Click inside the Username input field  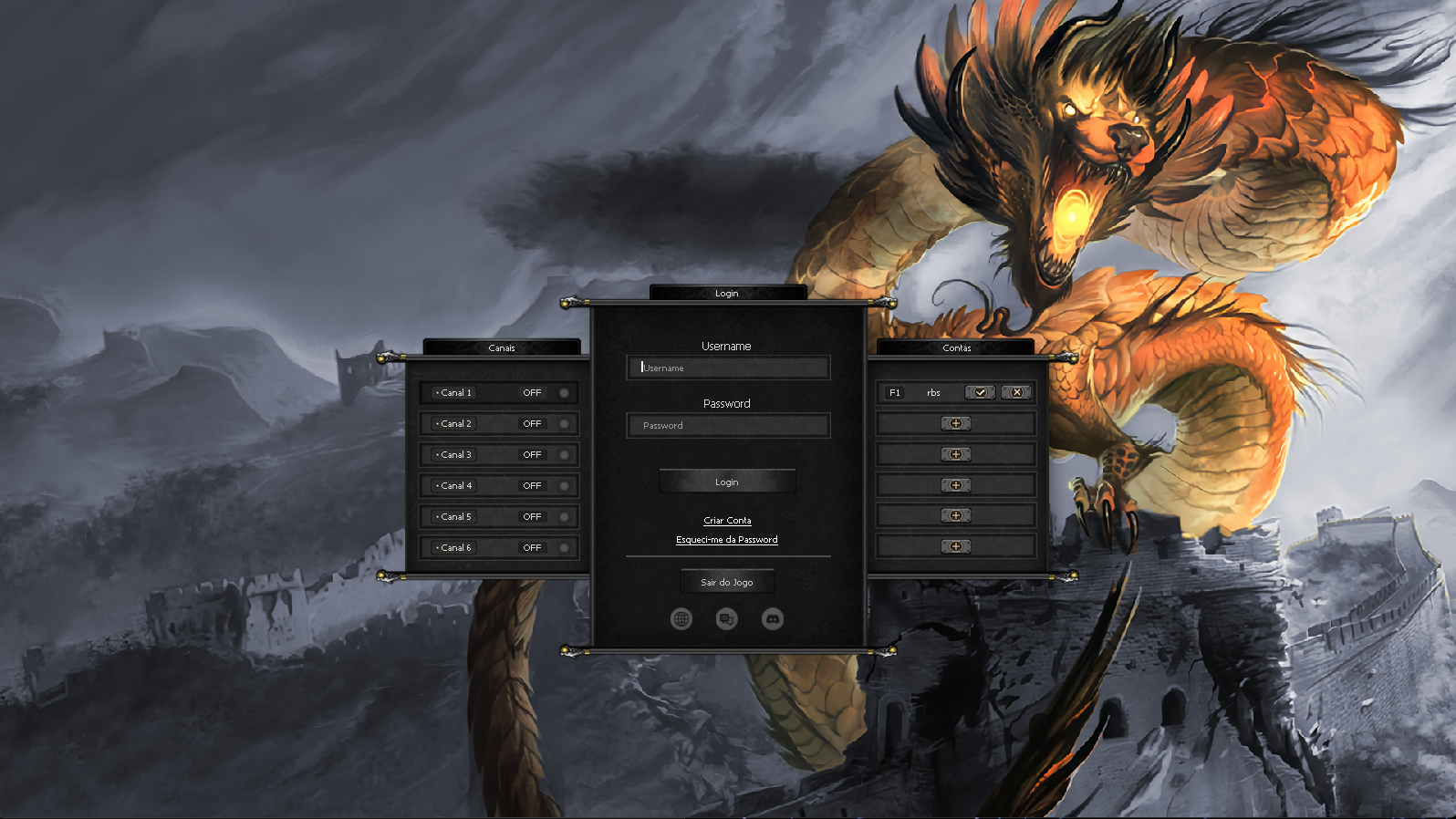coord(727,368)
